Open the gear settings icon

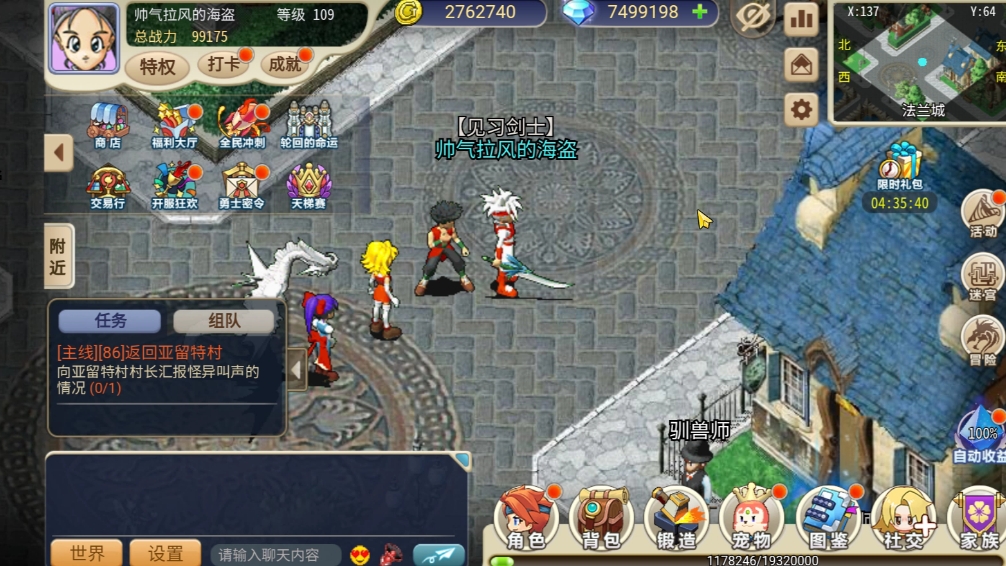pos(801,109)
